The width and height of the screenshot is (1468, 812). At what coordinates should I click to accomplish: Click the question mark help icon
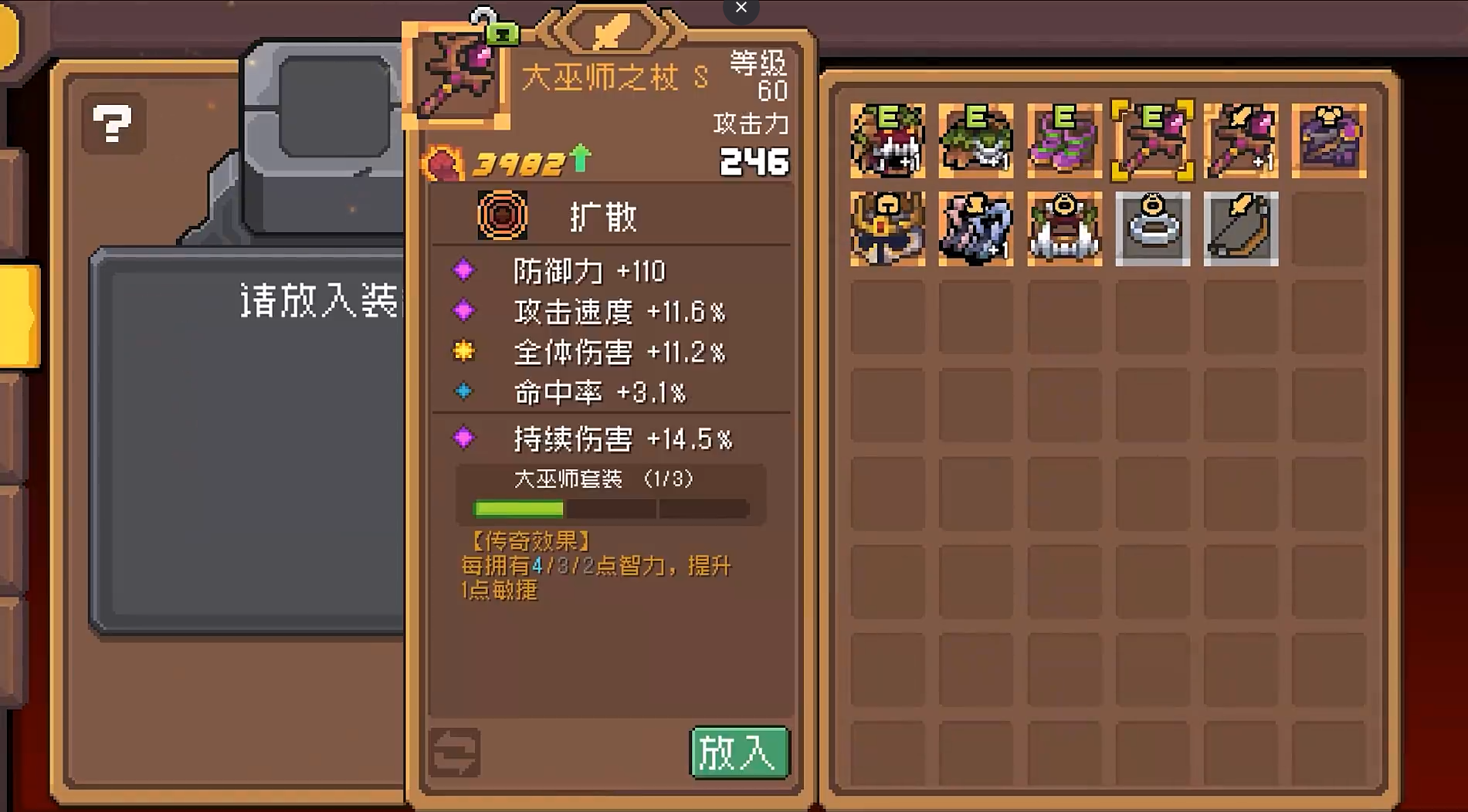click(x=113, y=124)
